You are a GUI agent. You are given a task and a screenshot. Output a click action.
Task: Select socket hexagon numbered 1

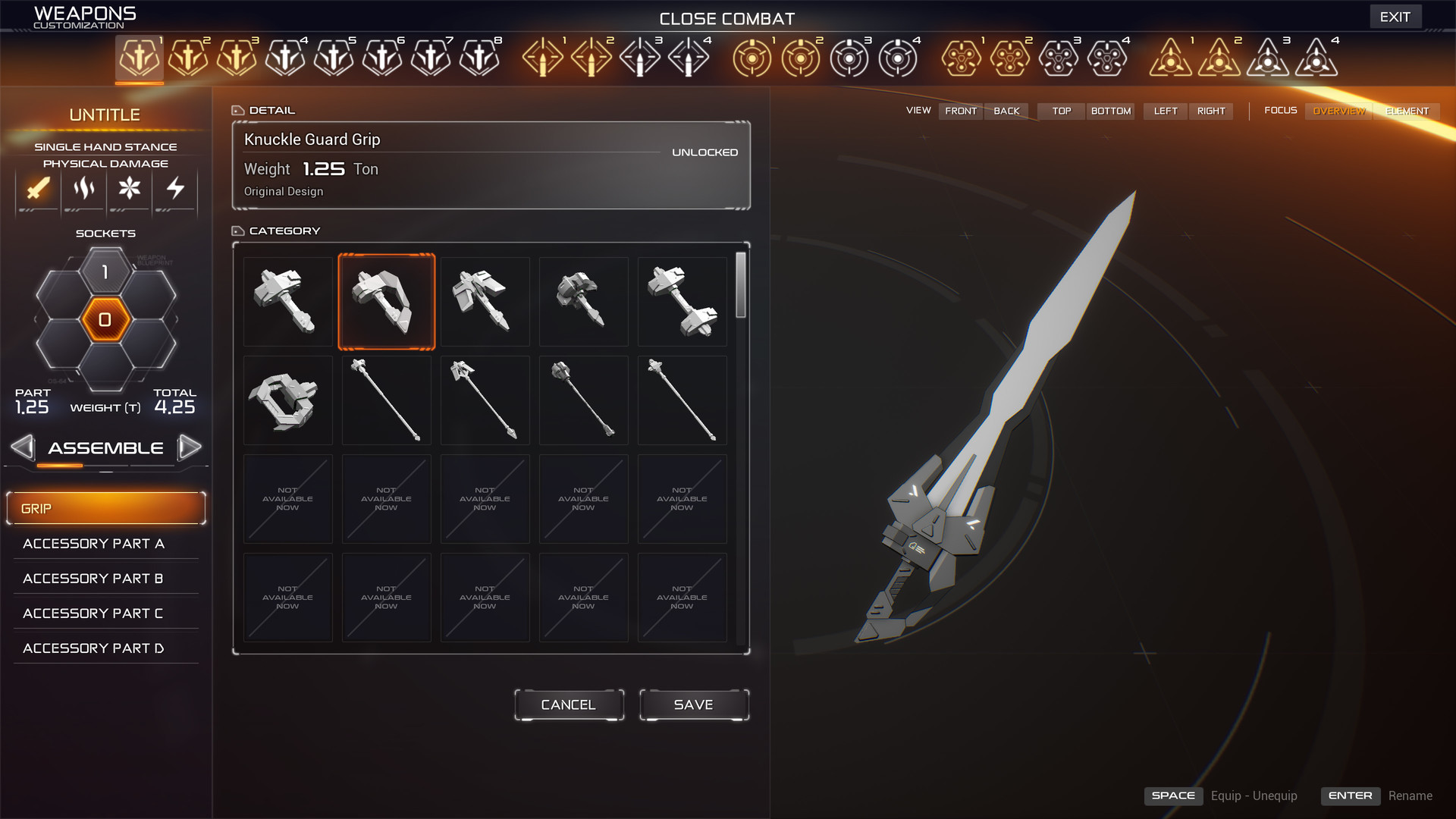pyautogui.click(x=105, y=272)
